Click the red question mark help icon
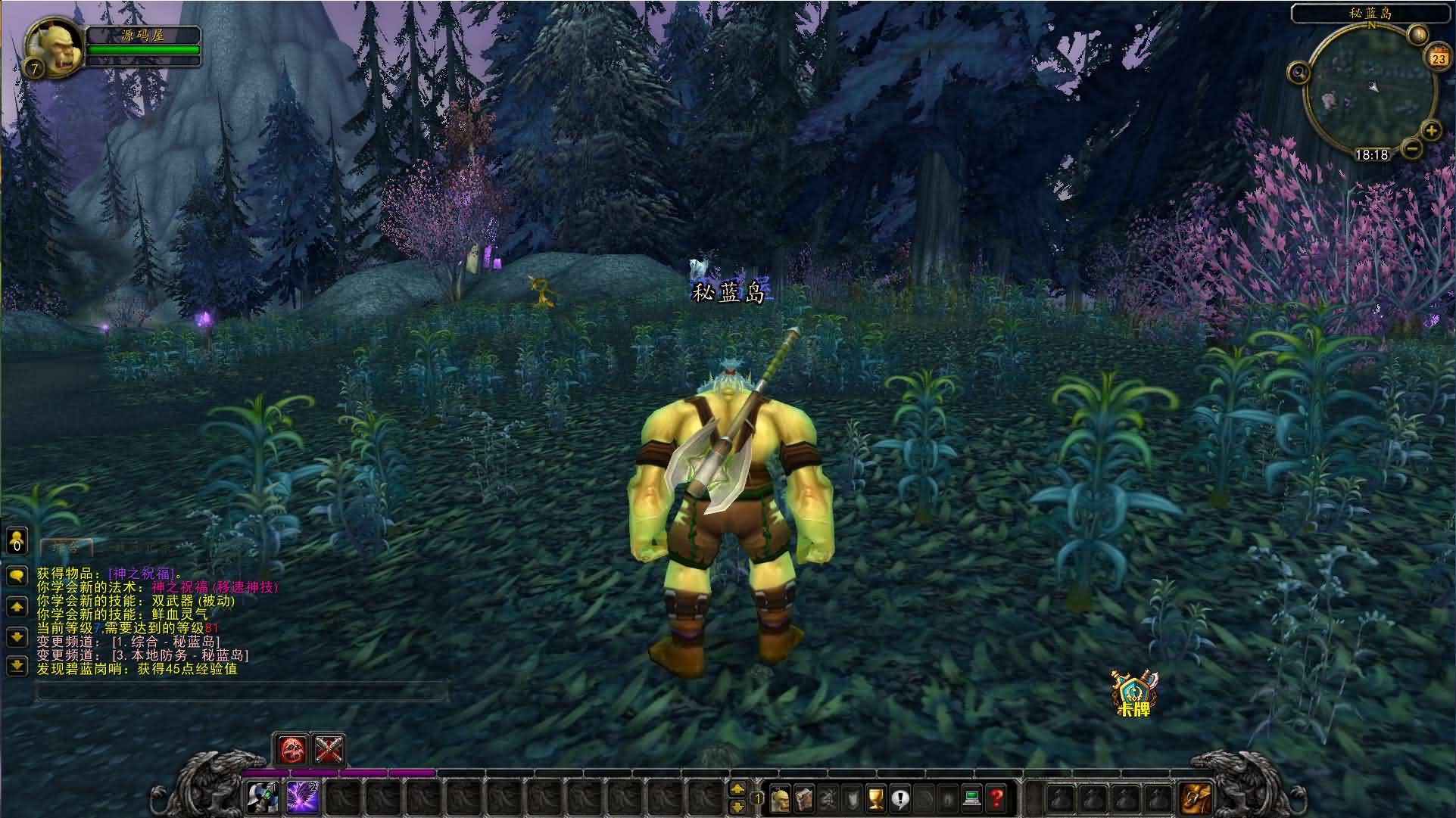 tap(998, 799)
